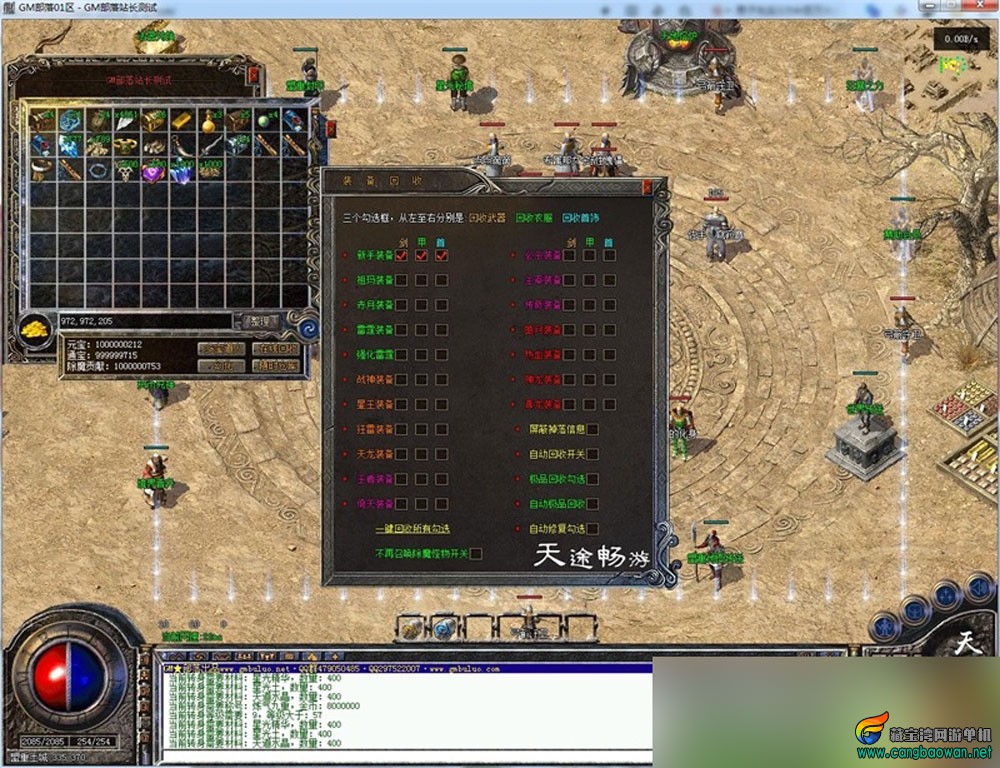
Task: Toggle the 屏蔽掉落信息 checkbox
Action: point(593,429)
